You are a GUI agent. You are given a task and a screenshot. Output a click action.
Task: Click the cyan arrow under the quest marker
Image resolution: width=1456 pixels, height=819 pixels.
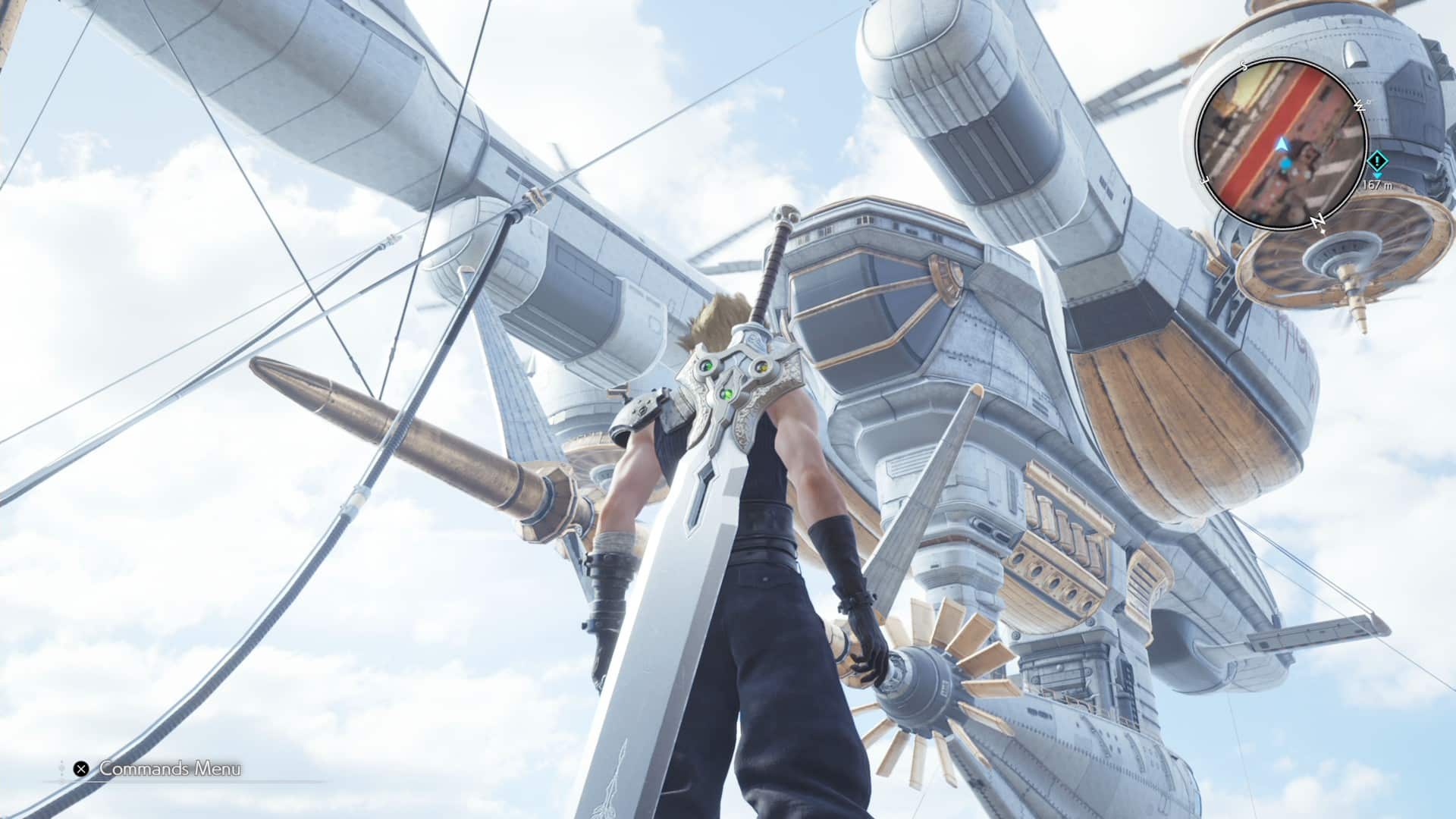click(1377, 175)
